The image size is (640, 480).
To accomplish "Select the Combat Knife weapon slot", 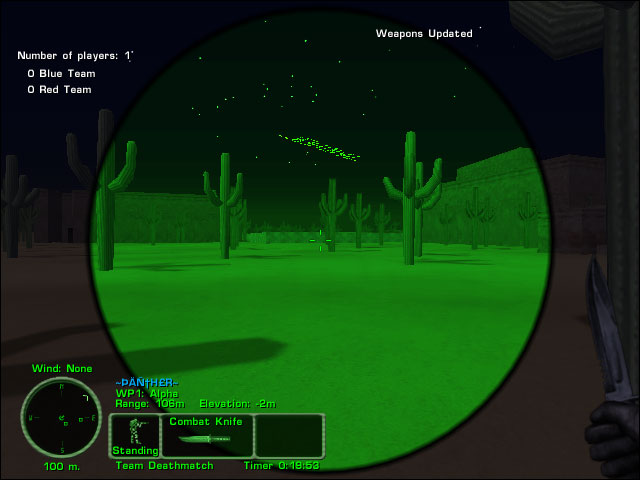I will click(x=206, y=436).
